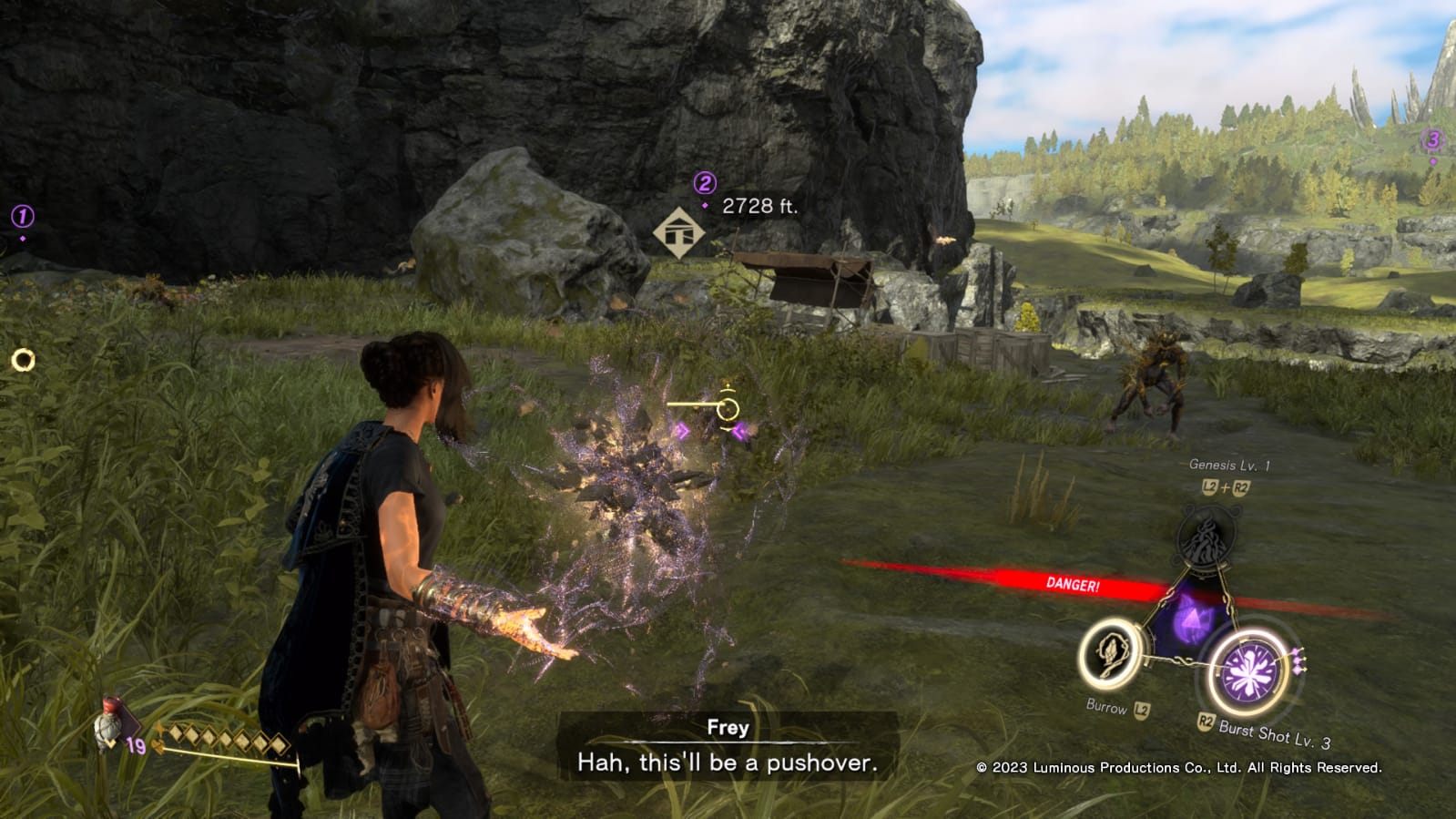The width and height of the screenshot is (1456, 819).
Task: Select the healing draught item icon
Action: point(110,726)
